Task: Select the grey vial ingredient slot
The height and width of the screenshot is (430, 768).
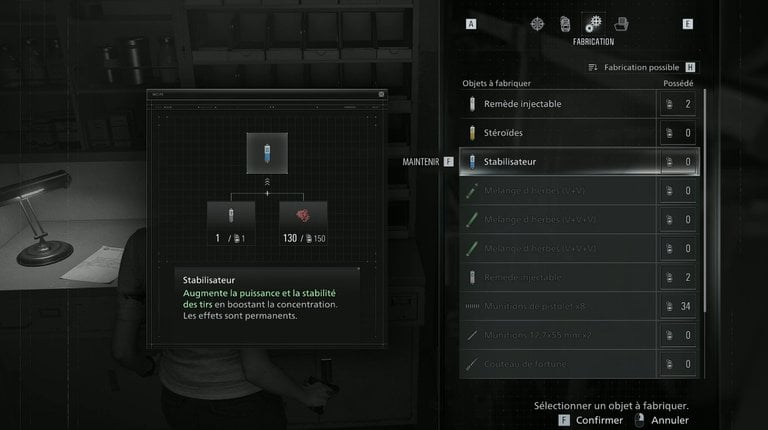Action: tap(232, 218)
